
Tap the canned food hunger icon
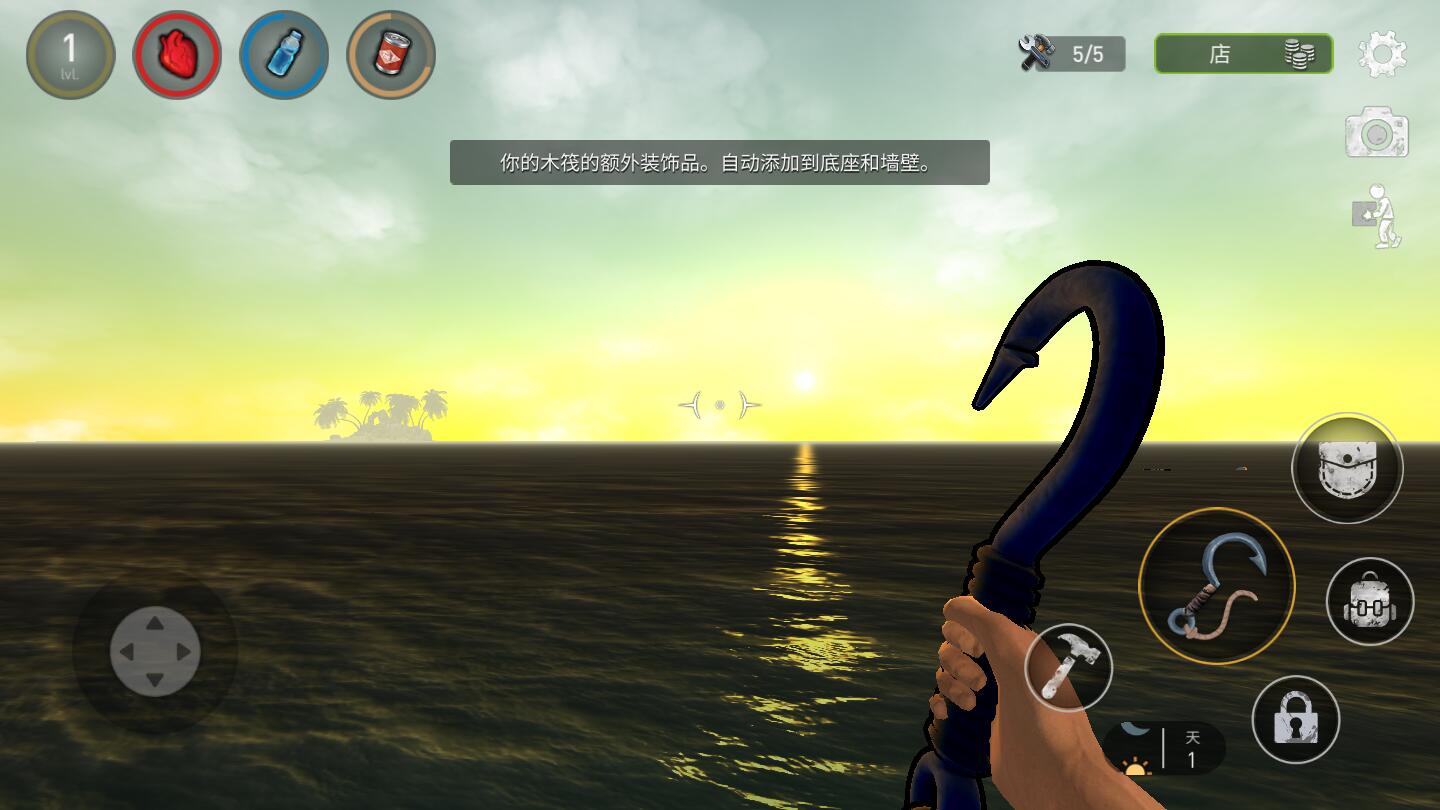click(391, 54)
